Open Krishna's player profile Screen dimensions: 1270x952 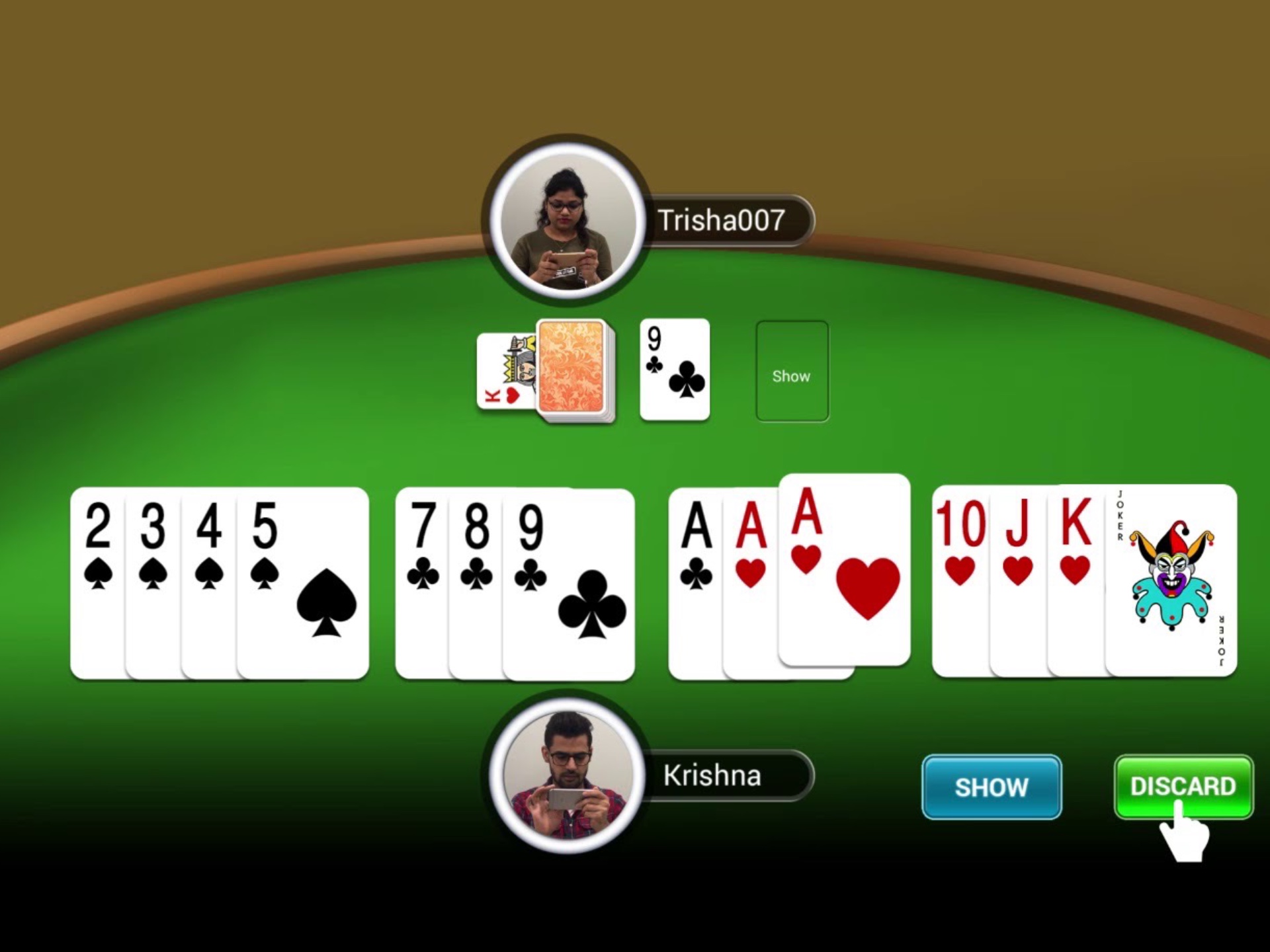[566, 777]
